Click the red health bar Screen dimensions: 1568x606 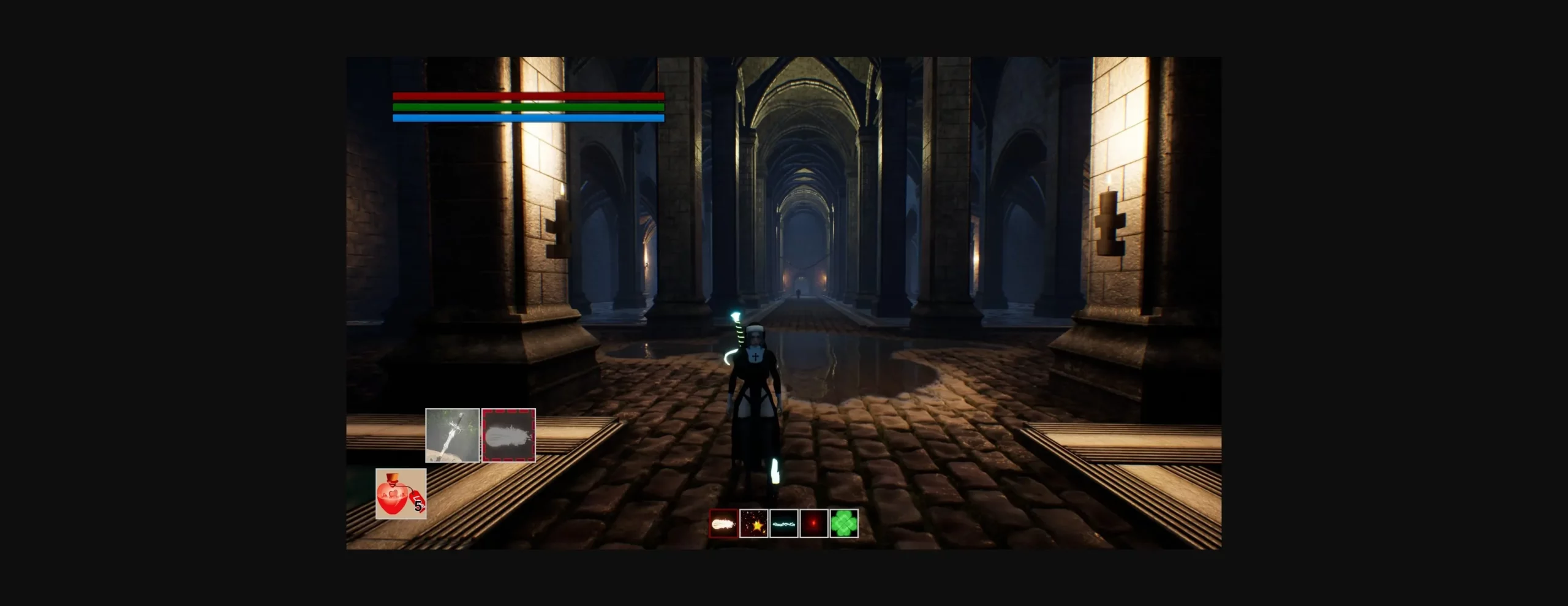(528, 96)
